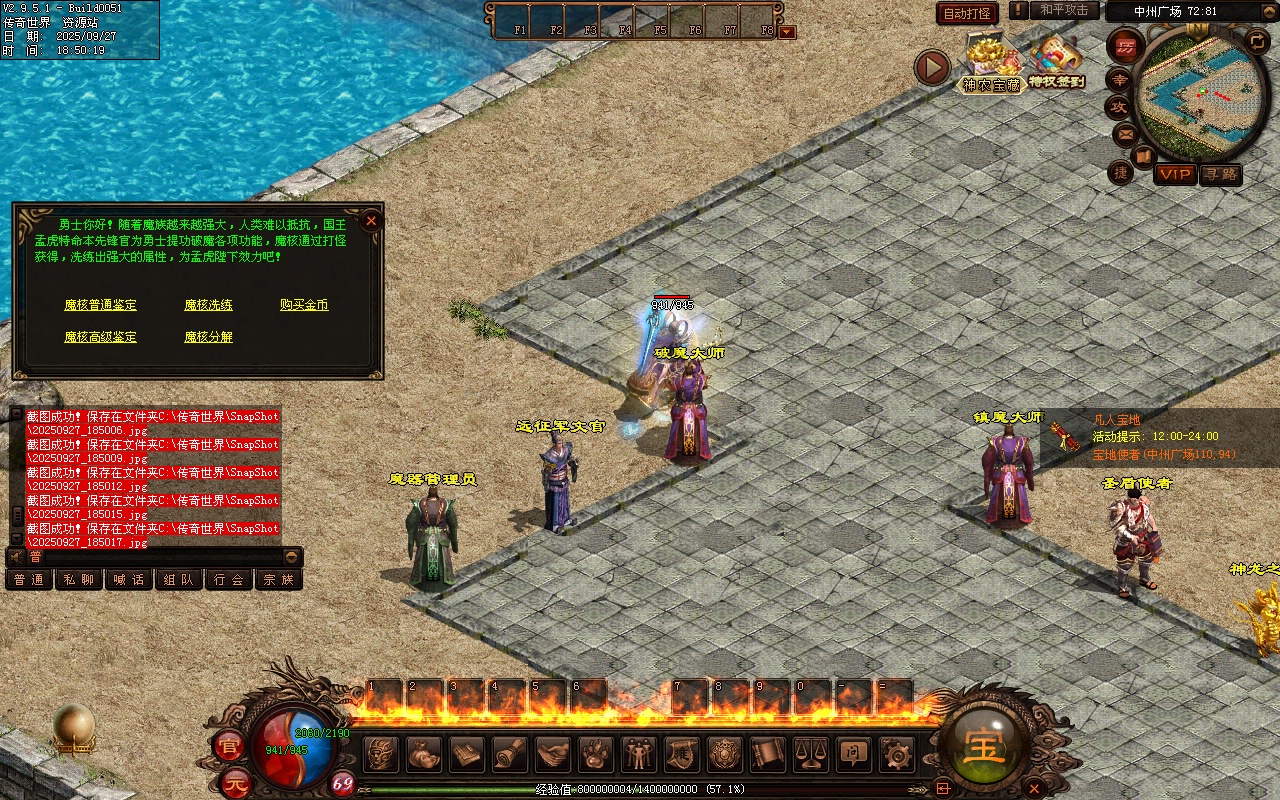This screenshot has height=800, width=1280.
Task: Activate the 寻路 pathfinding button
Action: tap(1220, 174)
